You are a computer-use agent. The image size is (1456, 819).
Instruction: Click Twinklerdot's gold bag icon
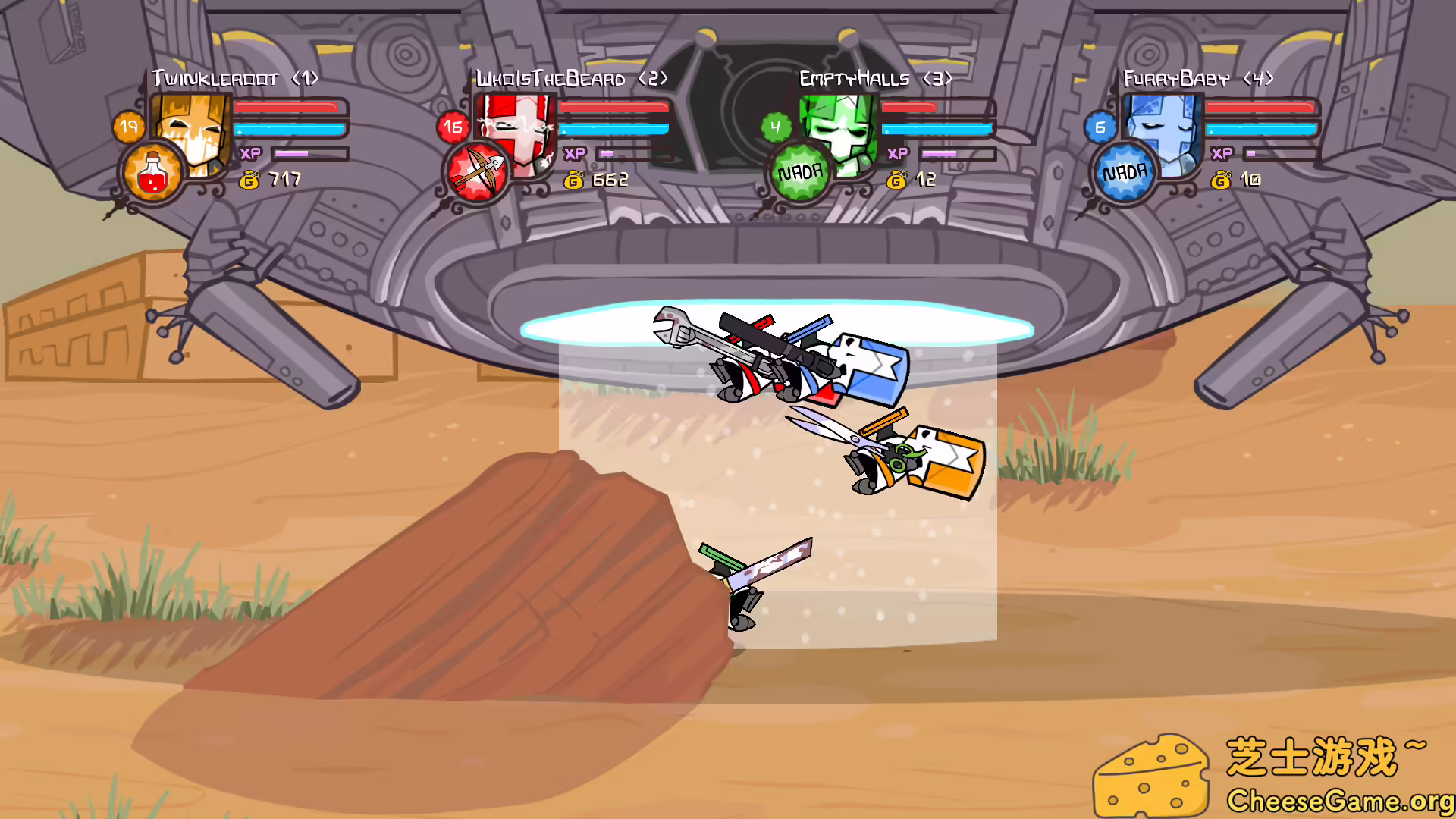coord(250,180)
